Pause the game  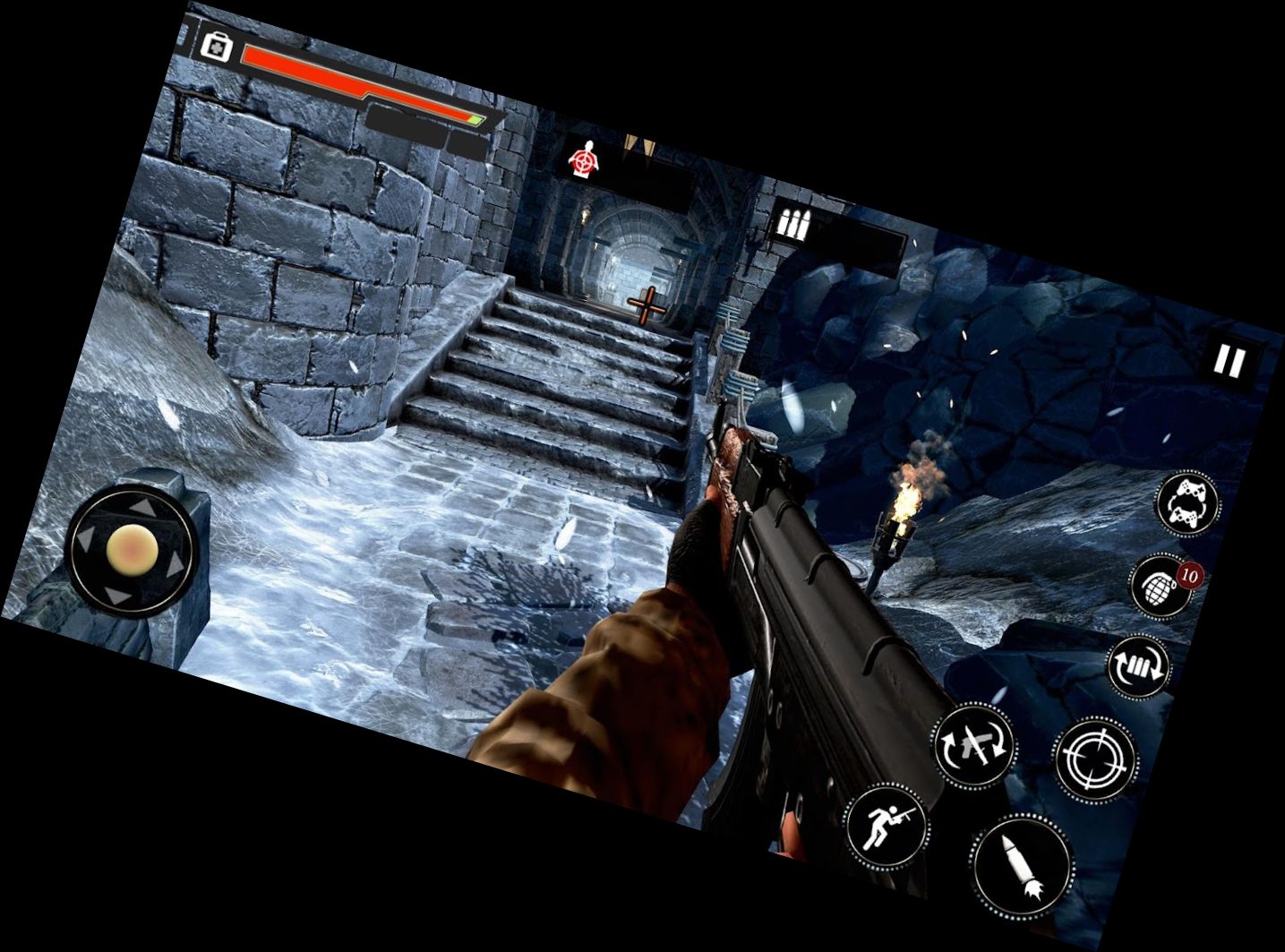point(1229,361)
